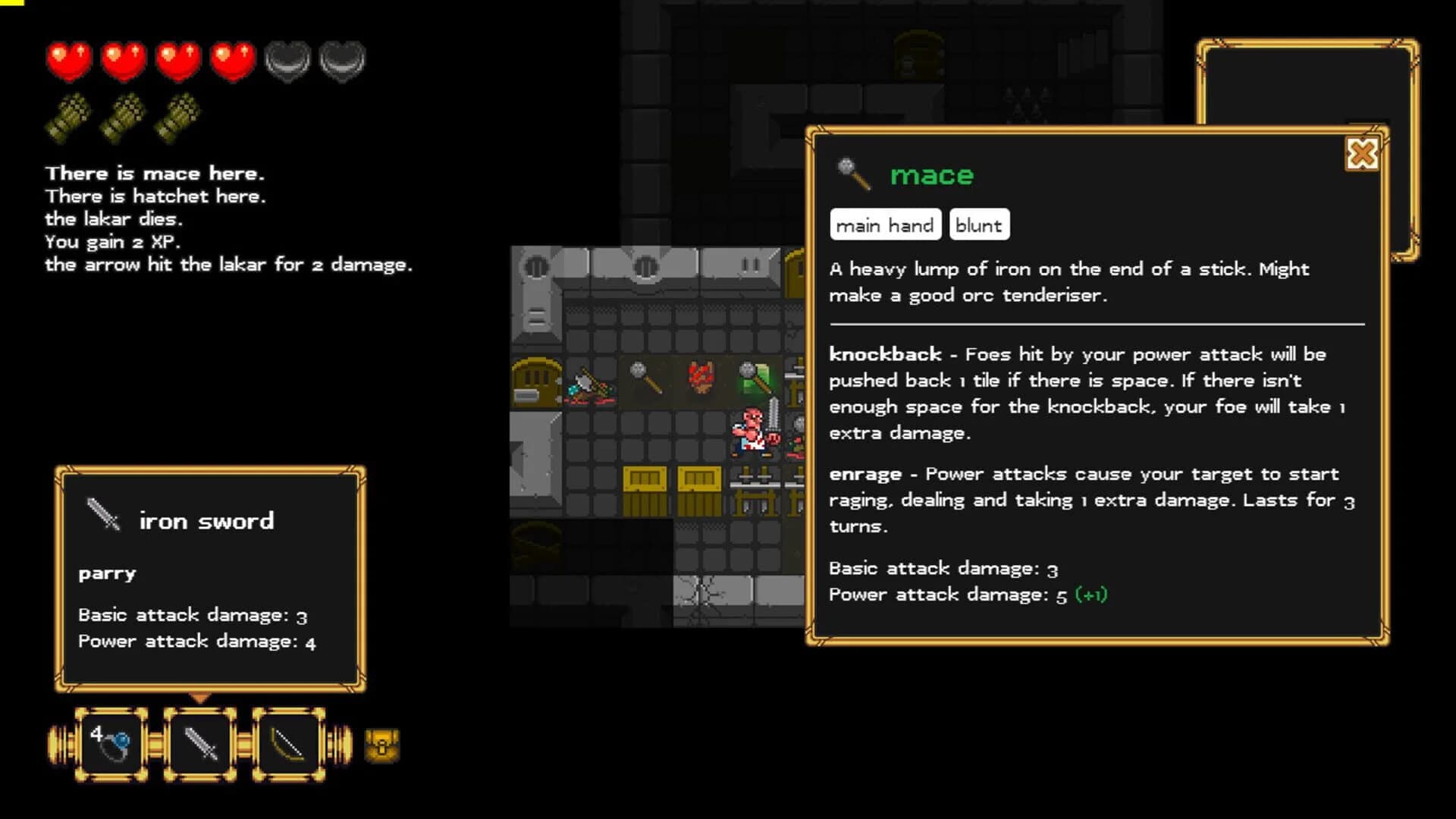Click the 'main hand' tag in the mace panel
The width and height of the screenshot is (1456, 819).
pos(885,224)
